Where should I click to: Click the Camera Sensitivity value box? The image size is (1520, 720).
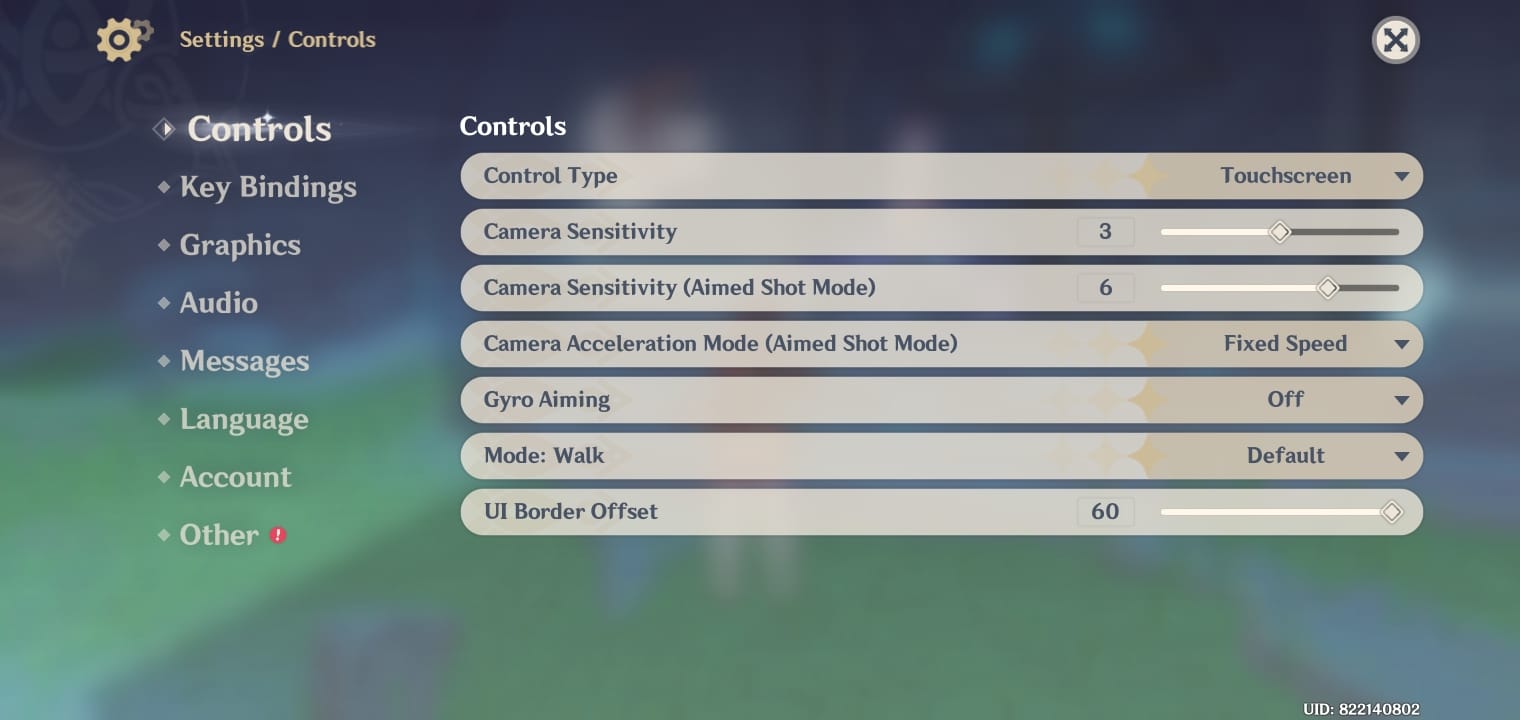1106,231
